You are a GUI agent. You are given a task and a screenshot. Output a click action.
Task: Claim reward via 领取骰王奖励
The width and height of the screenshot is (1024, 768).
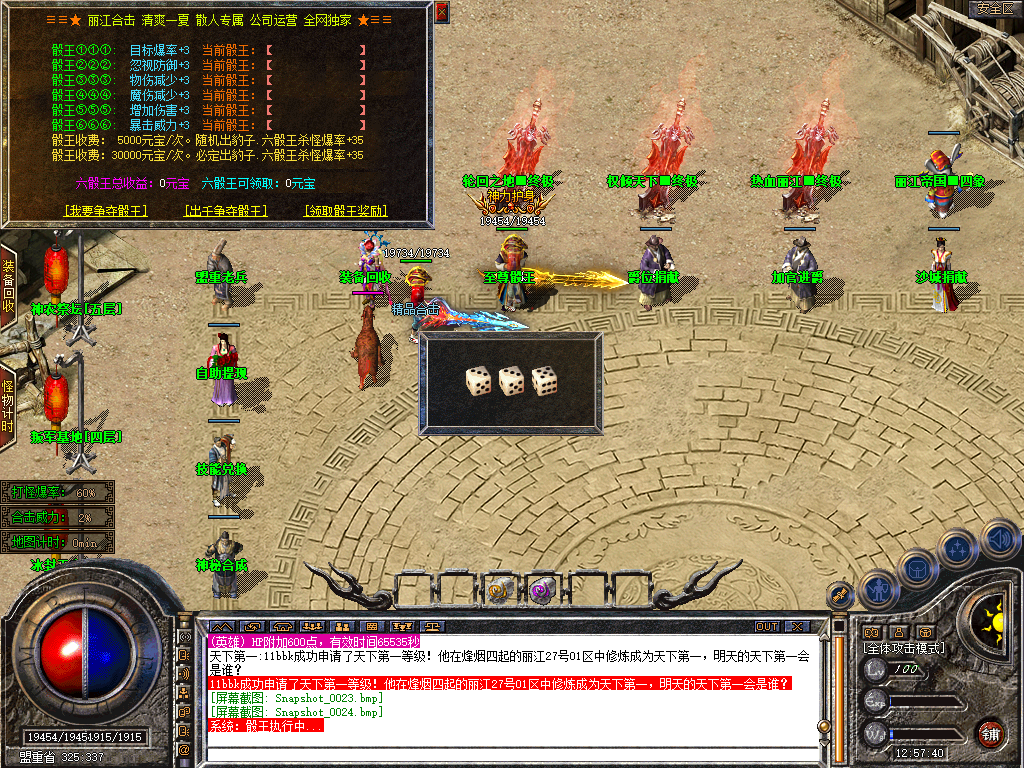(x=345, y=211)
